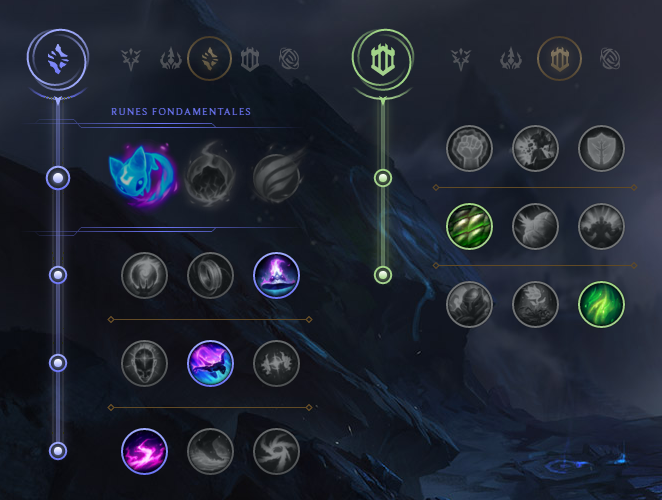Screen dimensions: 662x500
Task: Choose the Nimbus Cloak rune
Action: pos(276,275)
